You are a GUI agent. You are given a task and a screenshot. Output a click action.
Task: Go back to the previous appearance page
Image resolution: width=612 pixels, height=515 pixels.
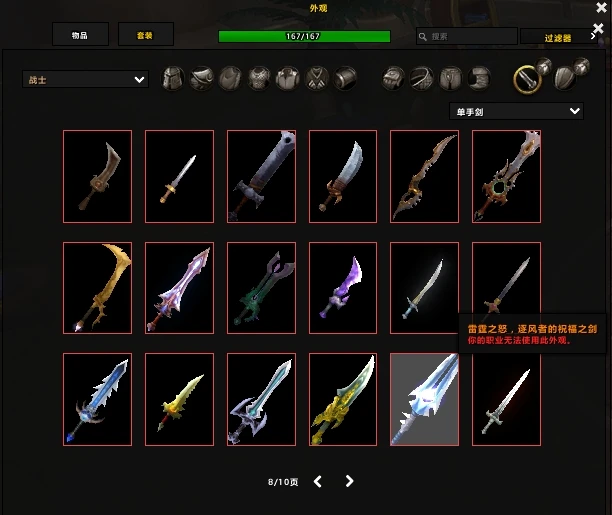pos(318,481)
